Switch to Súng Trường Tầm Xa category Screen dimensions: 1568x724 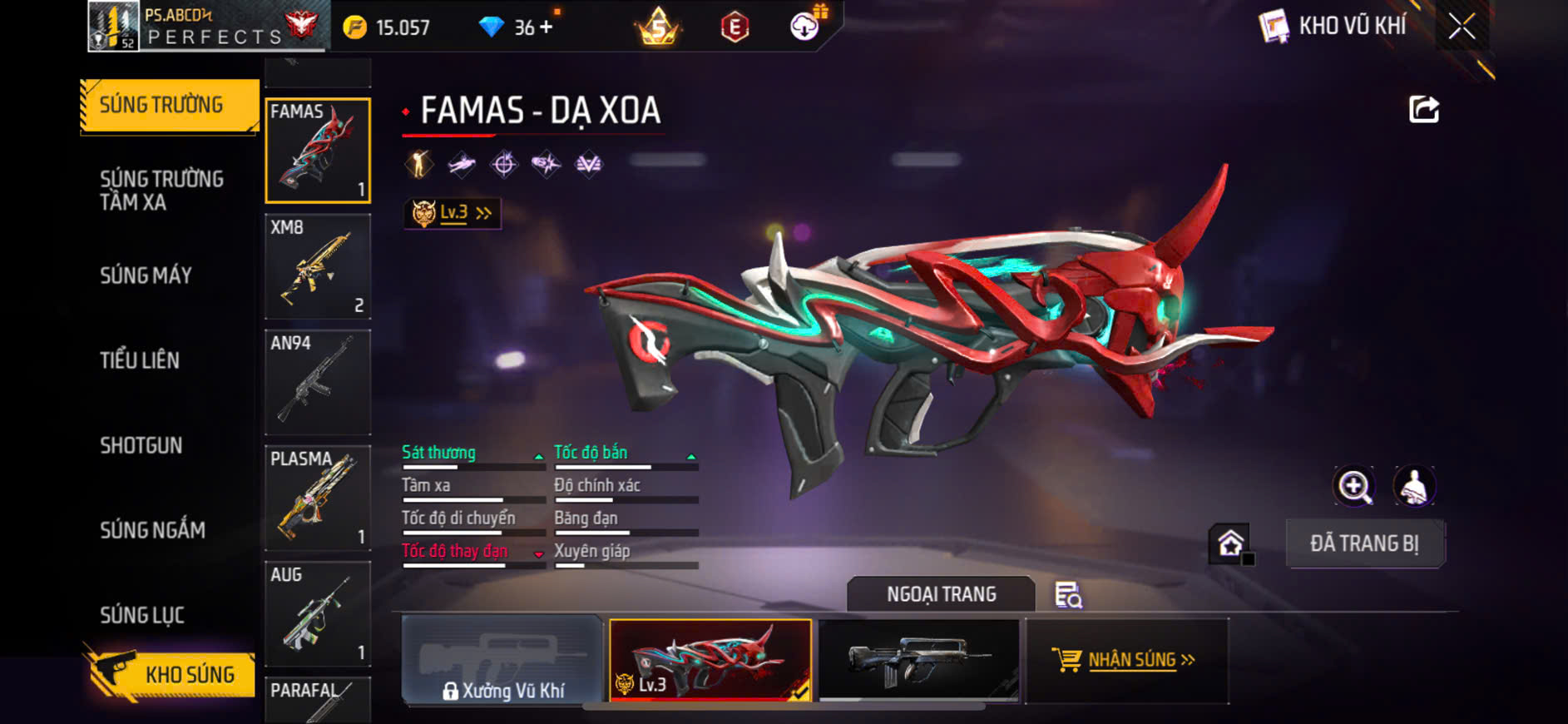pyautogui.click(x=162, y=191)
